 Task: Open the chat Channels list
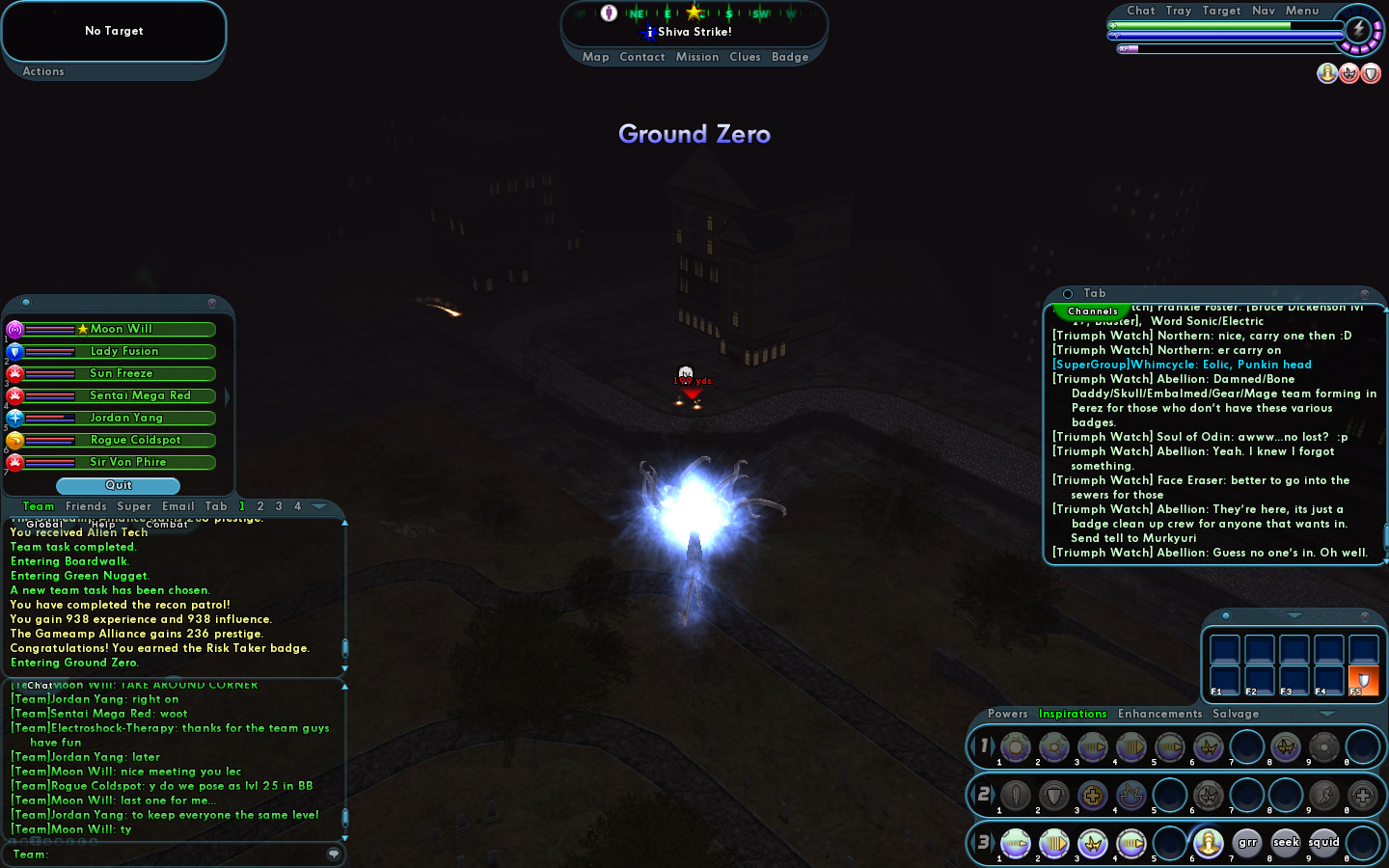click(x=1093, y=312)
